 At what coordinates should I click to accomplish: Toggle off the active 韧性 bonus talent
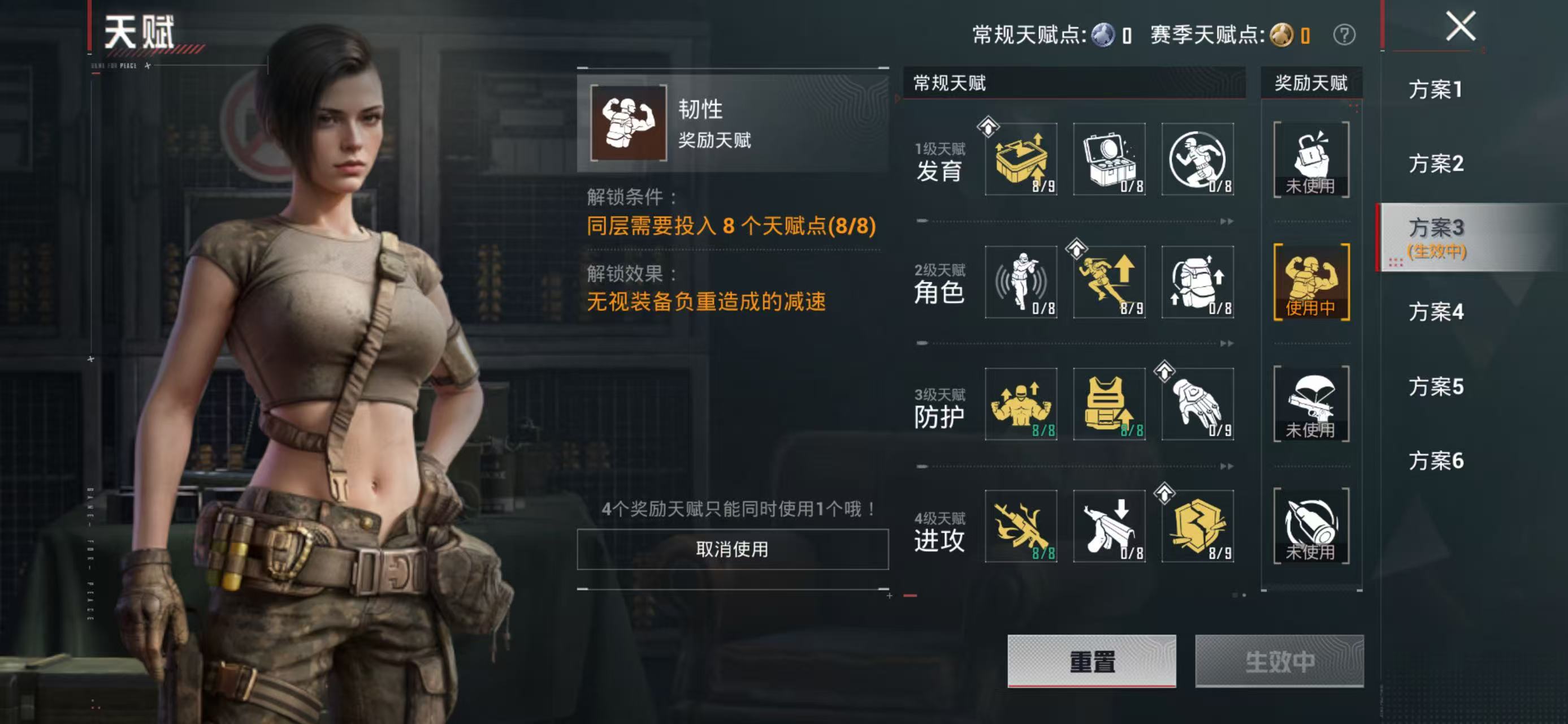(730, 549)
